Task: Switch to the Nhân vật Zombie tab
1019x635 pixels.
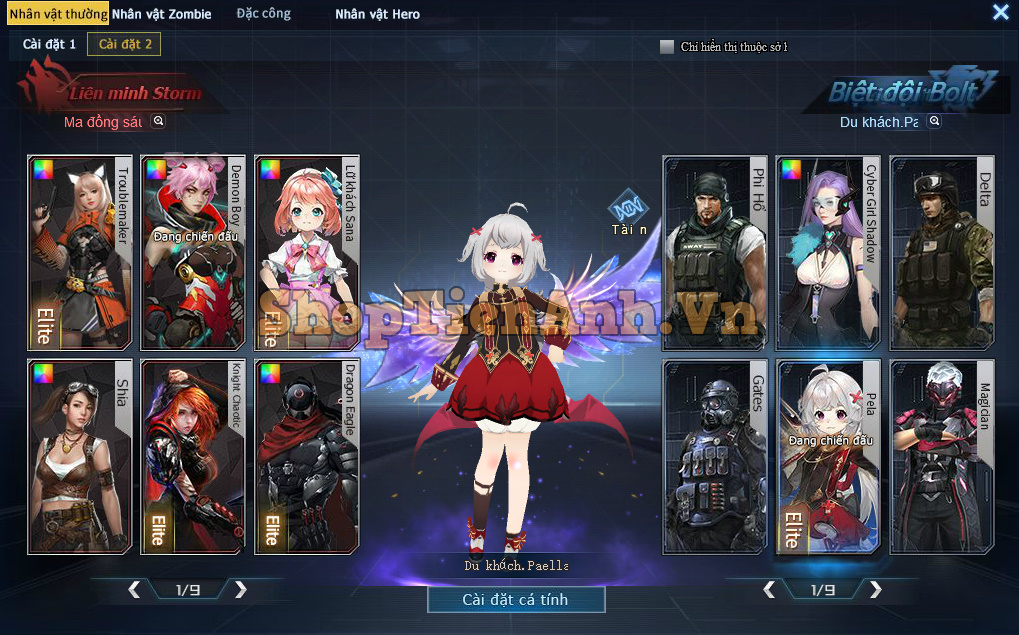Action: pyautogui.click(x=161, y=14)
